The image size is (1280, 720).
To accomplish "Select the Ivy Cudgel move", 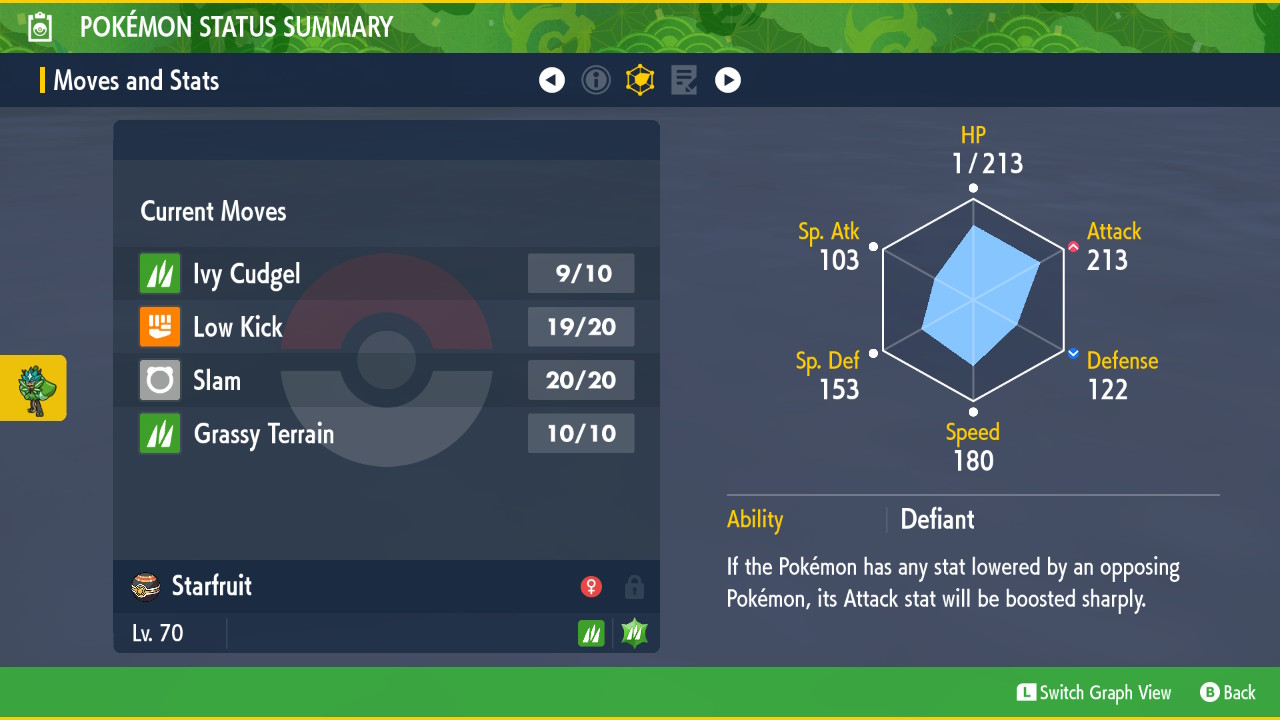I will (386, 273).
